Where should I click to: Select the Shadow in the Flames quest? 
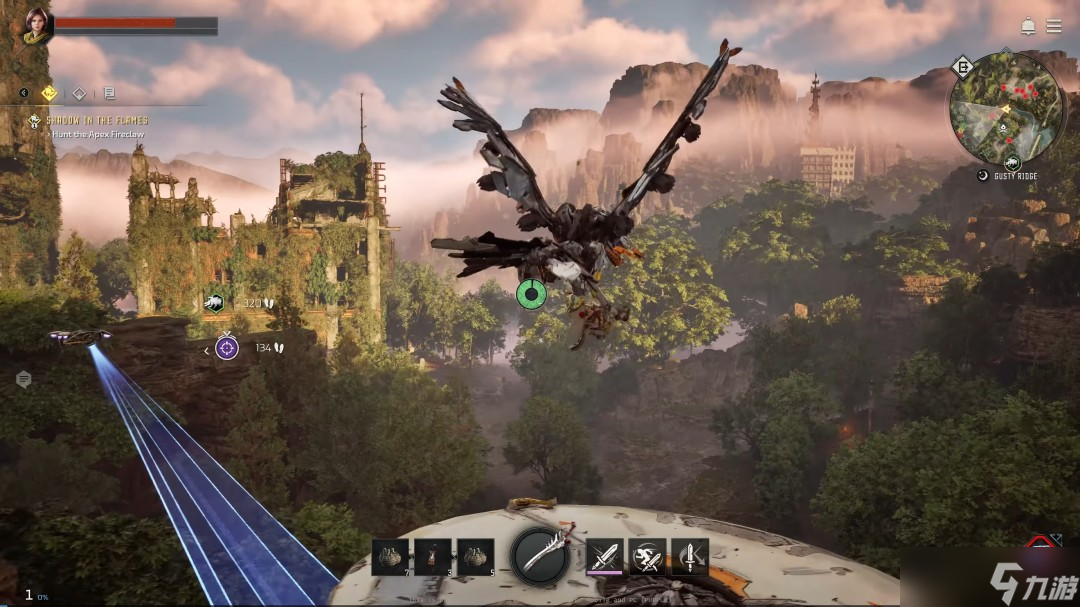click(95, 120)
